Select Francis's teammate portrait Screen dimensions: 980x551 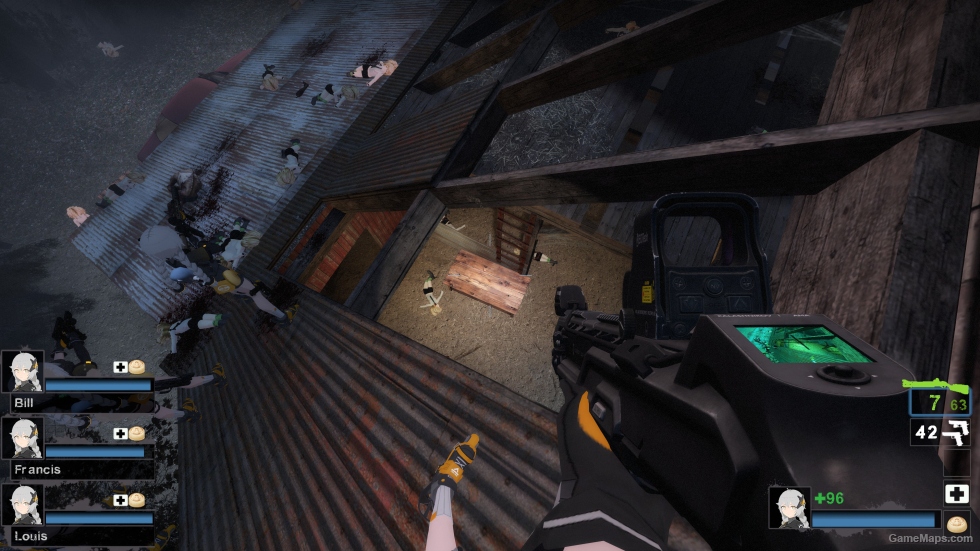[22, 437]
